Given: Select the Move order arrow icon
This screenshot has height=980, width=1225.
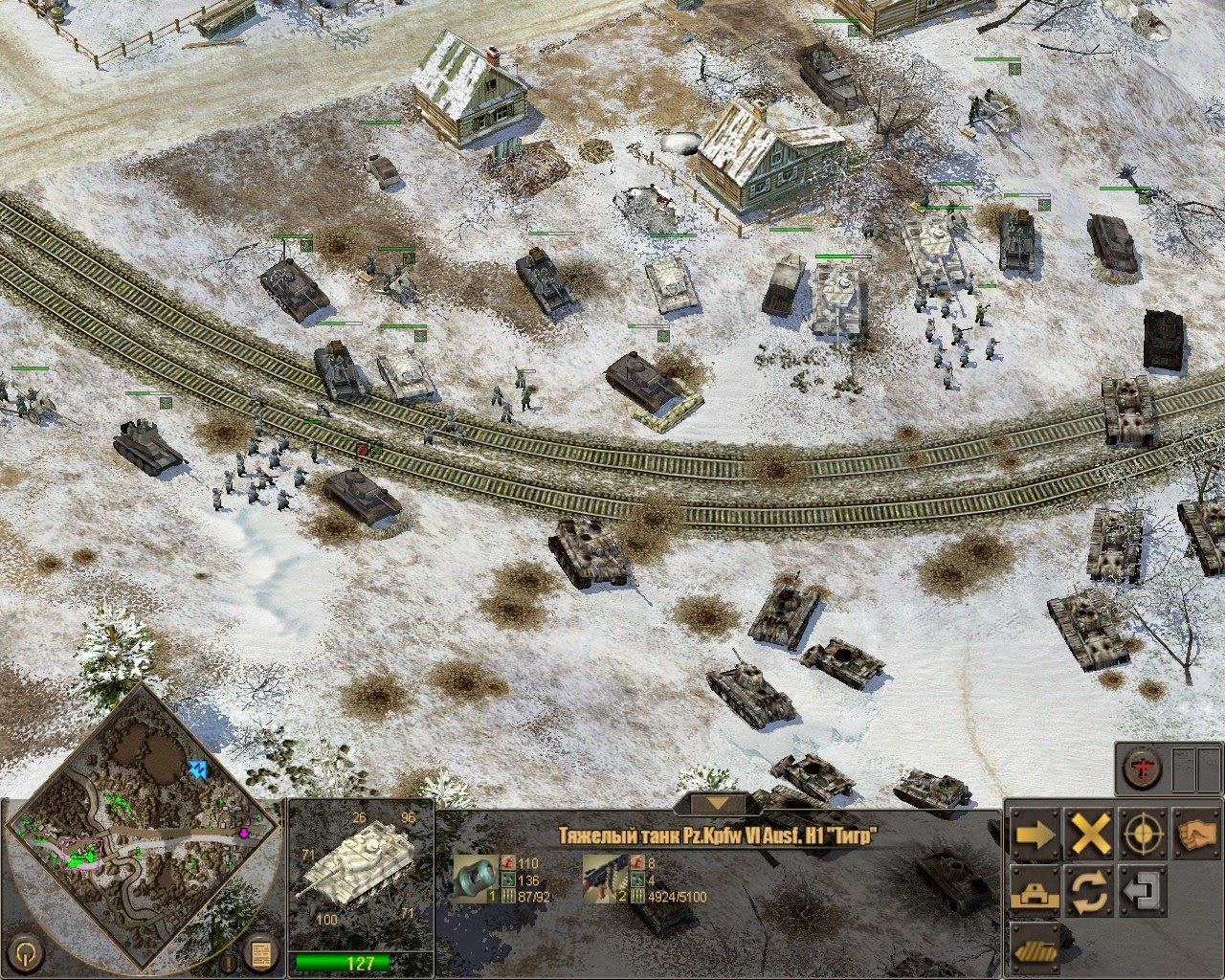Looking at the screenshot, I should coord(1036,833).
